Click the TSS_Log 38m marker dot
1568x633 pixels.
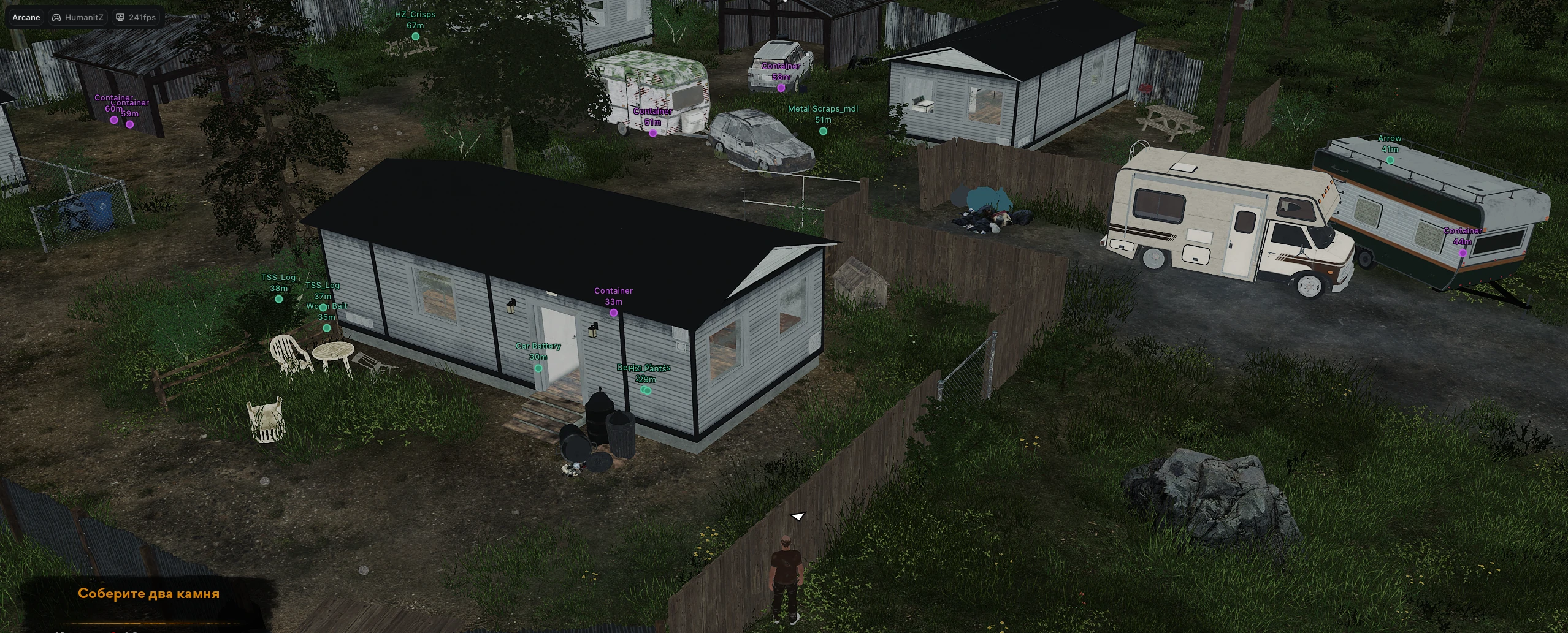click(x=278, y=298)
